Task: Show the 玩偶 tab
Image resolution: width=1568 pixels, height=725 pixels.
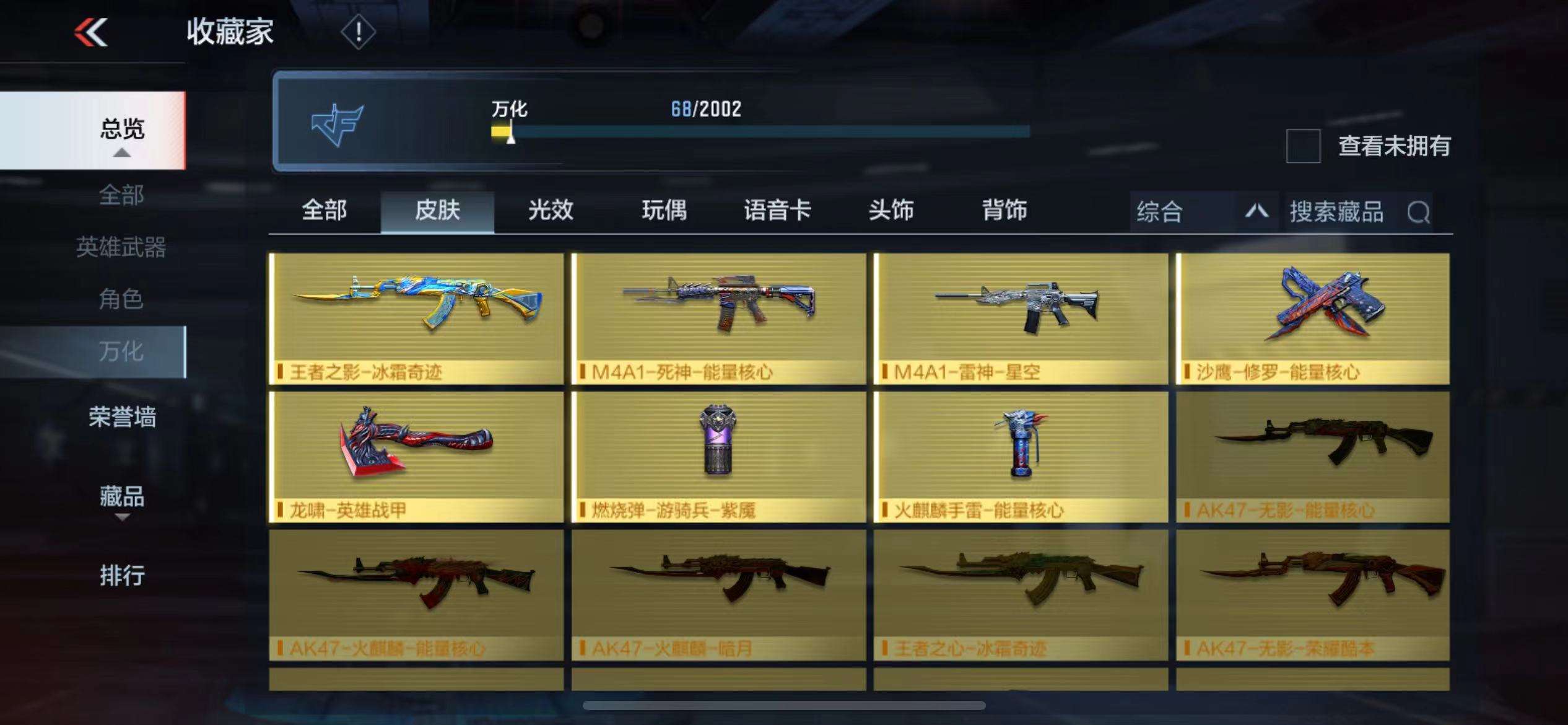Action: point(664,211)
